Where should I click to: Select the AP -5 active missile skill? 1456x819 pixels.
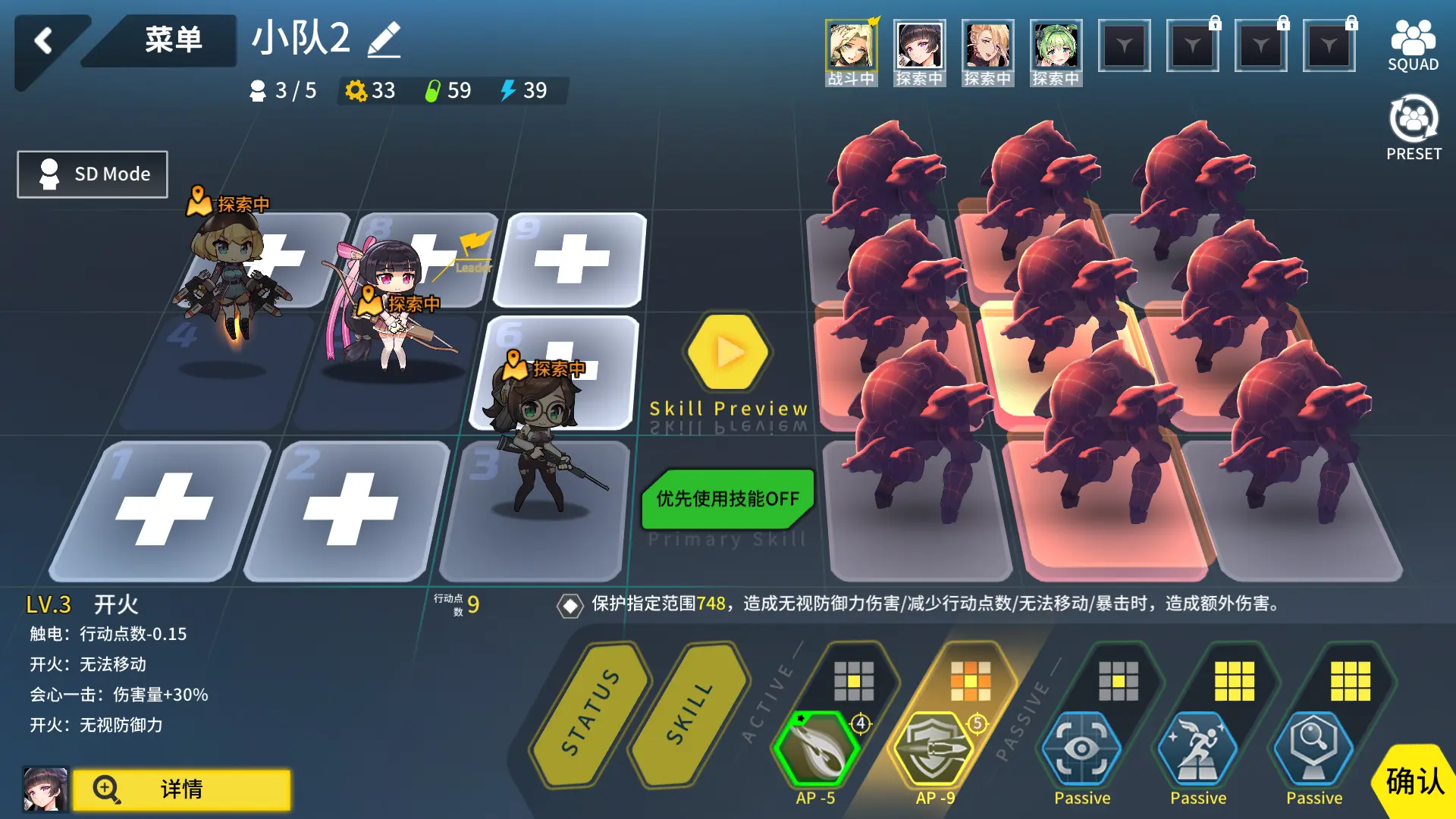[815, 747]
